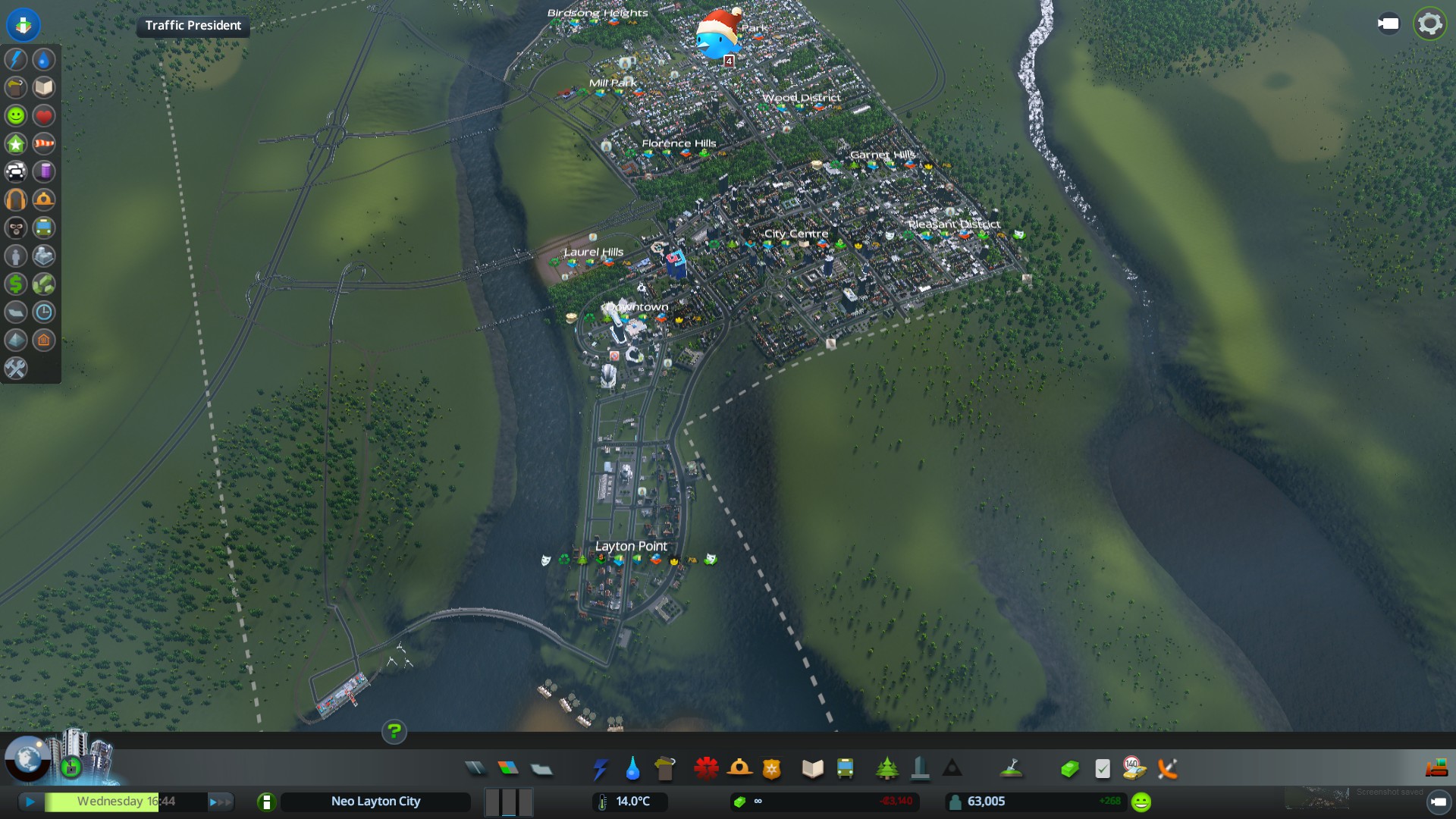Image resolution: width=1456 pixels, height=819 pixels.
Task: Open the Traffic info view
Action: tap(16, 171)
